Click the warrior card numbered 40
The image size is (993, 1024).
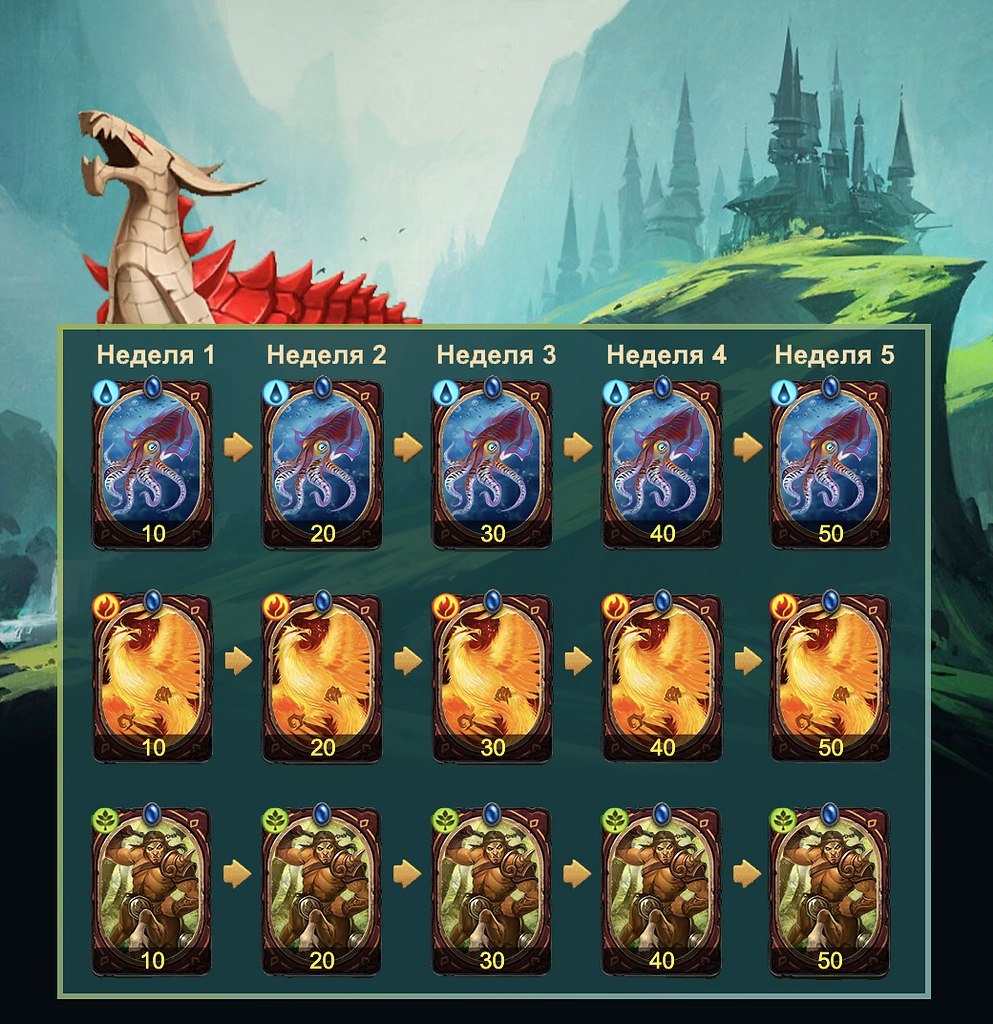662,892
